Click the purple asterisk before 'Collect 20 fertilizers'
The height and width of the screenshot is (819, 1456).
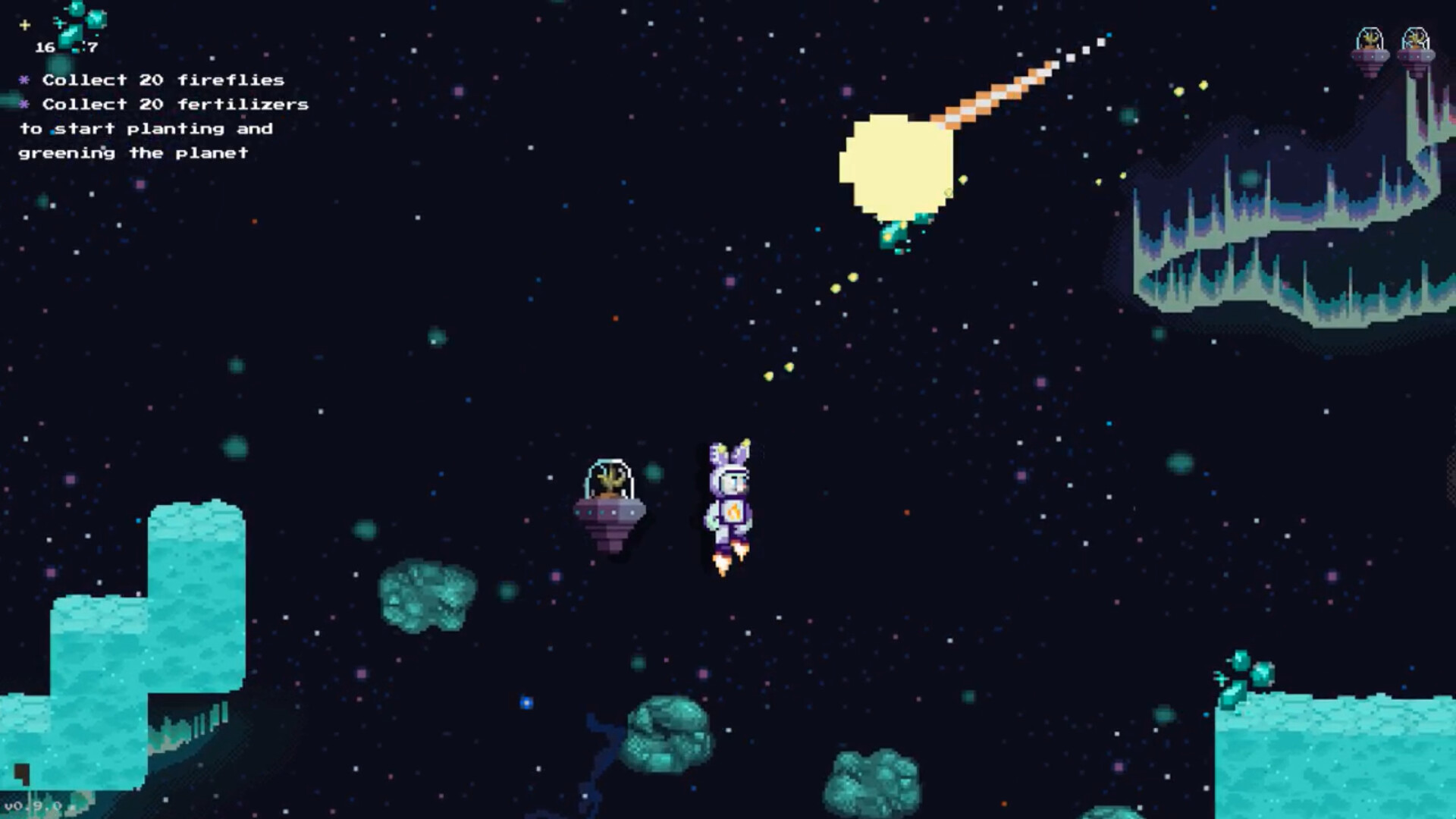(24, 104)
